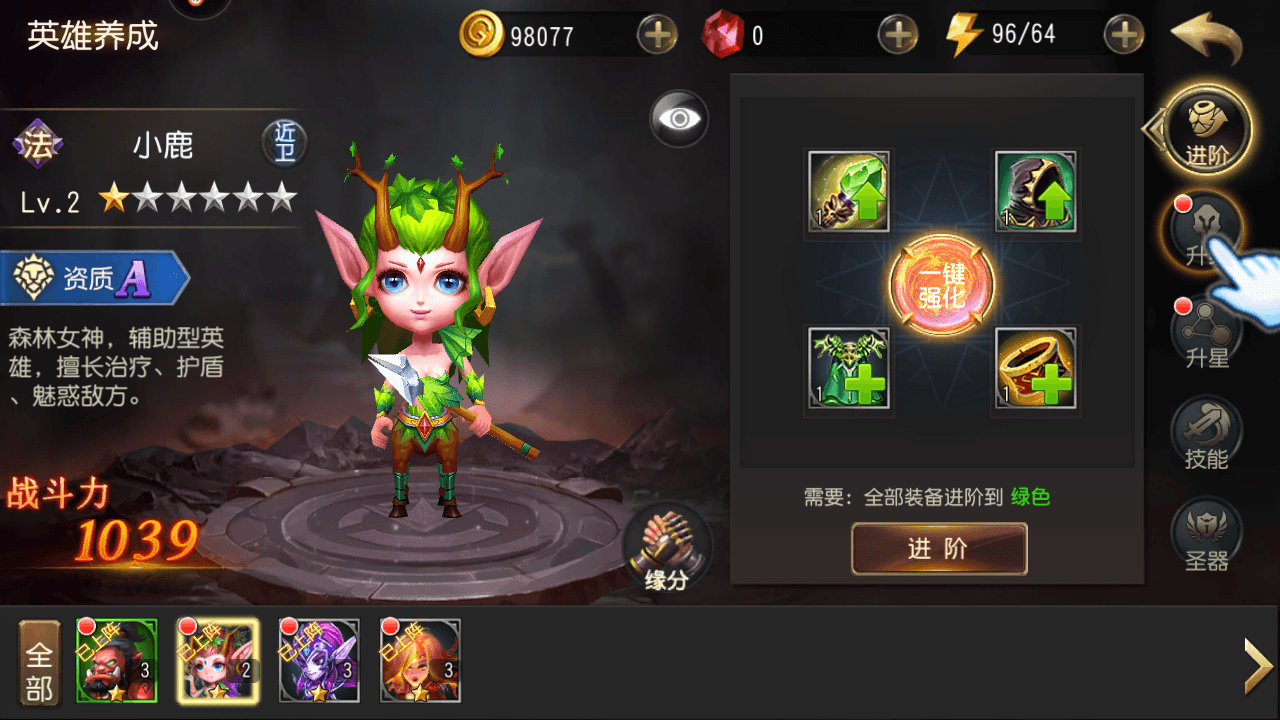Screen dimensions: 1280x720
Task: Click the back arrow at top right
Action: tap(1205, 36)
